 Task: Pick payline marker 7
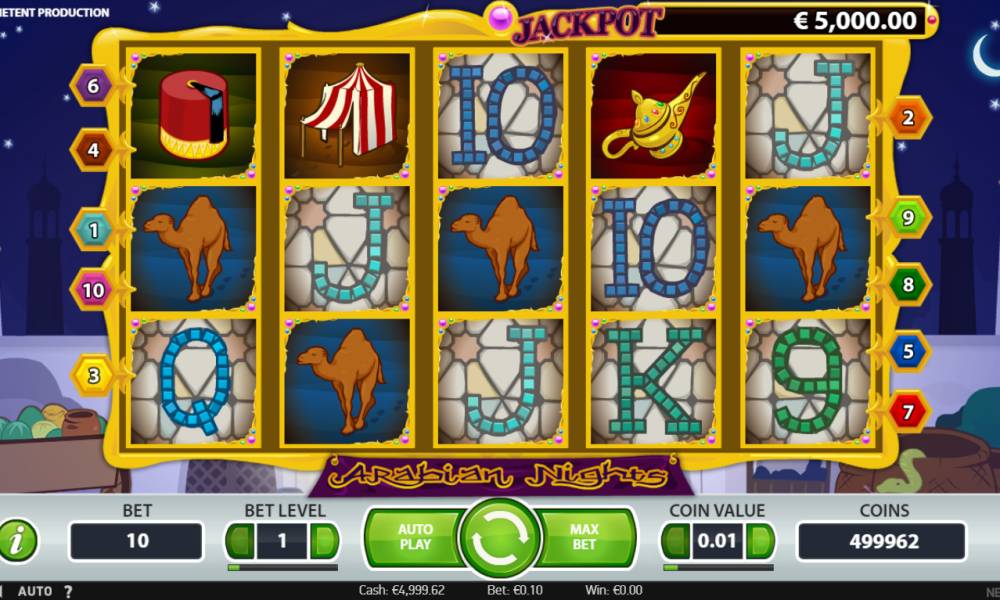908,410
